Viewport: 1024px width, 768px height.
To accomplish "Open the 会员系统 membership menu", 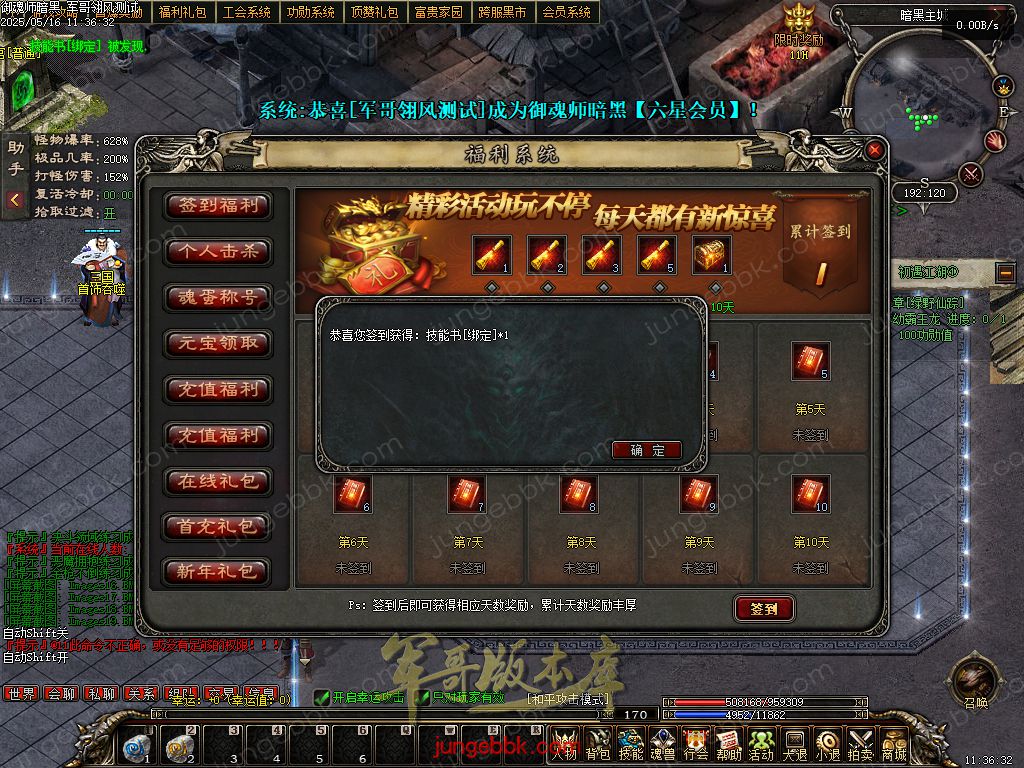I will click(566, 12).
